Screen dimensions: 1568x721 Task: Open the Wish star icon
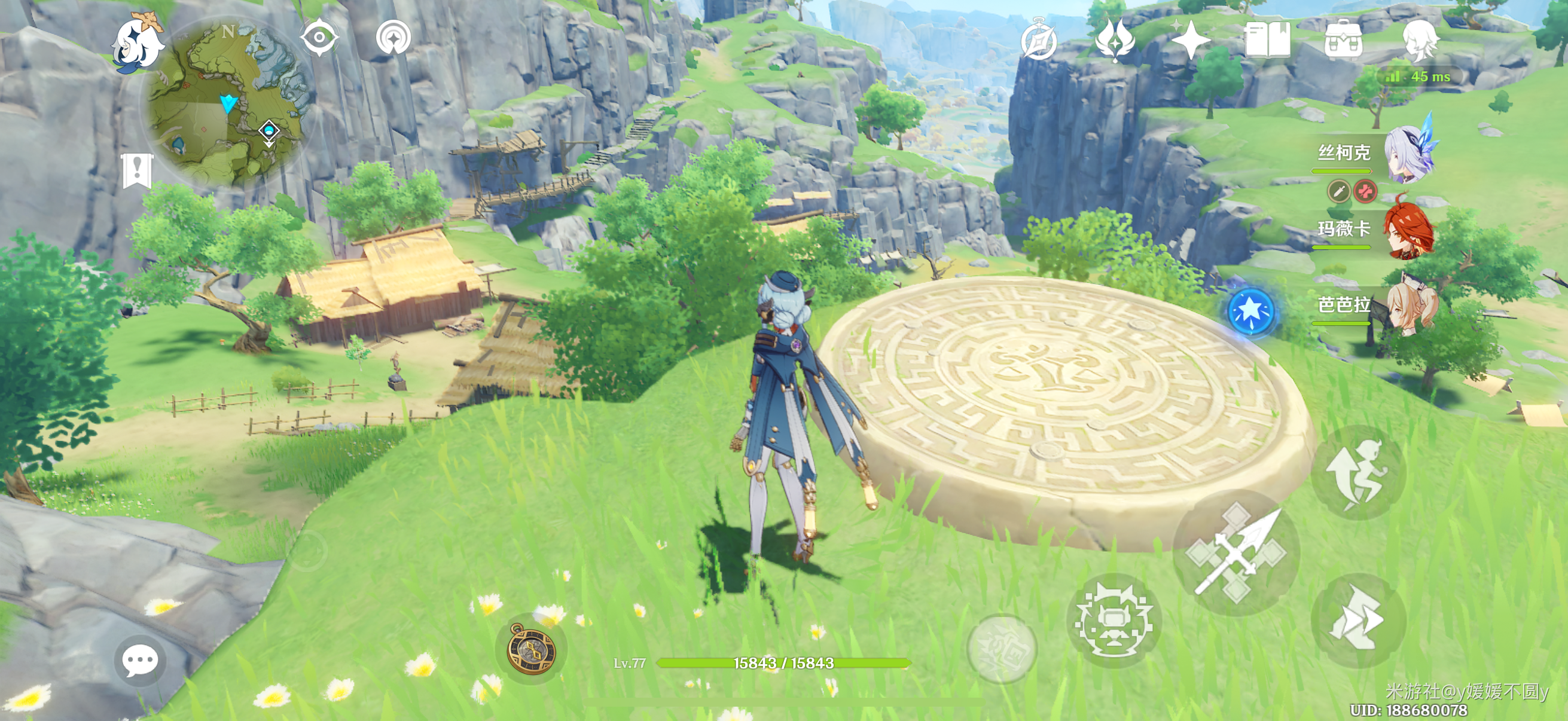[1190, 40]
